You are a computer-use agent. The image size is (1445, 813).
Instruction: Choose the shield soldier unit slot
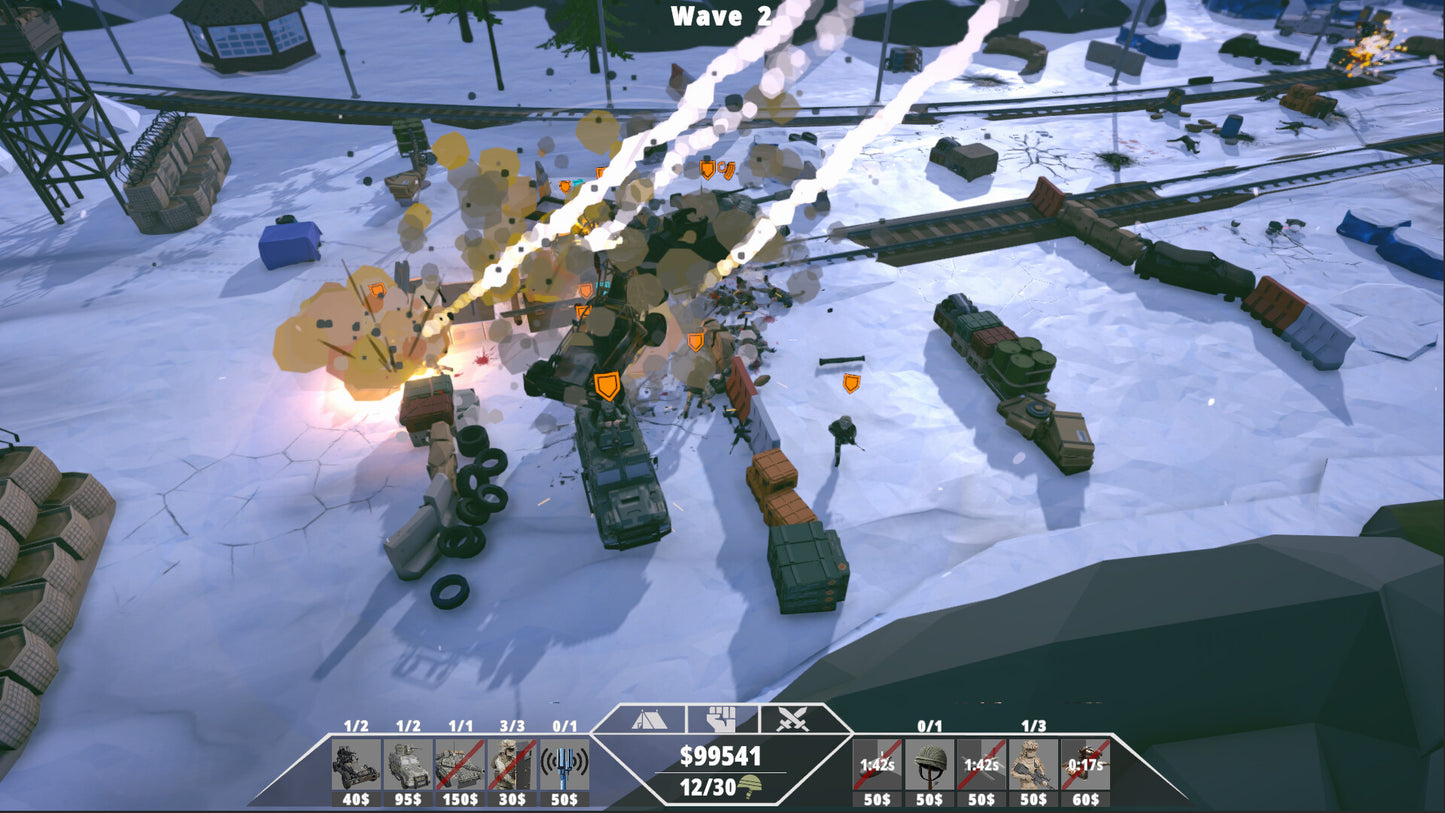coord(512,765)
